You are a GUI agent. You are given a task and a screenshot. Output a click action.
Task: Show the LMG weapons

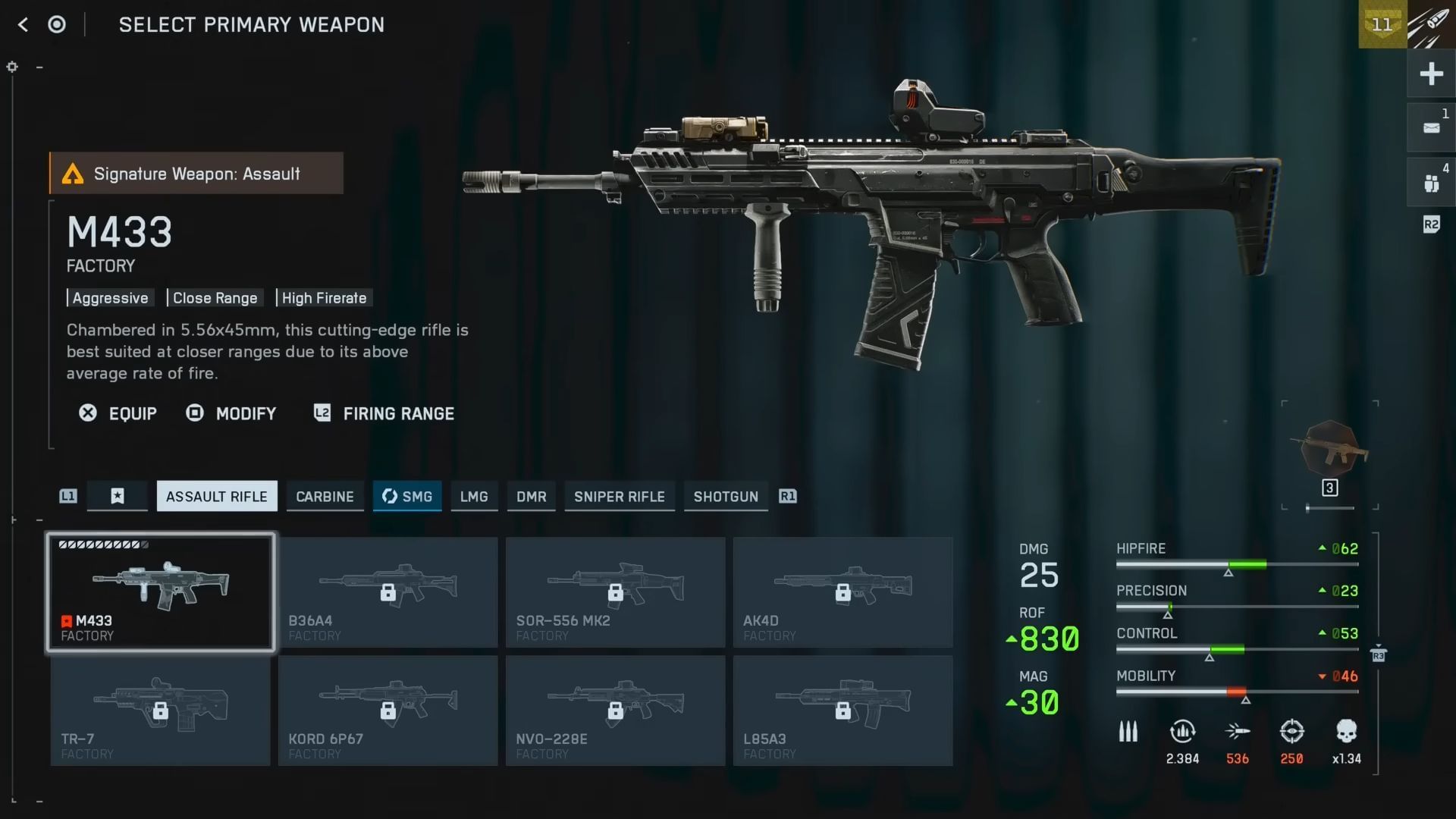pos(474,497)
